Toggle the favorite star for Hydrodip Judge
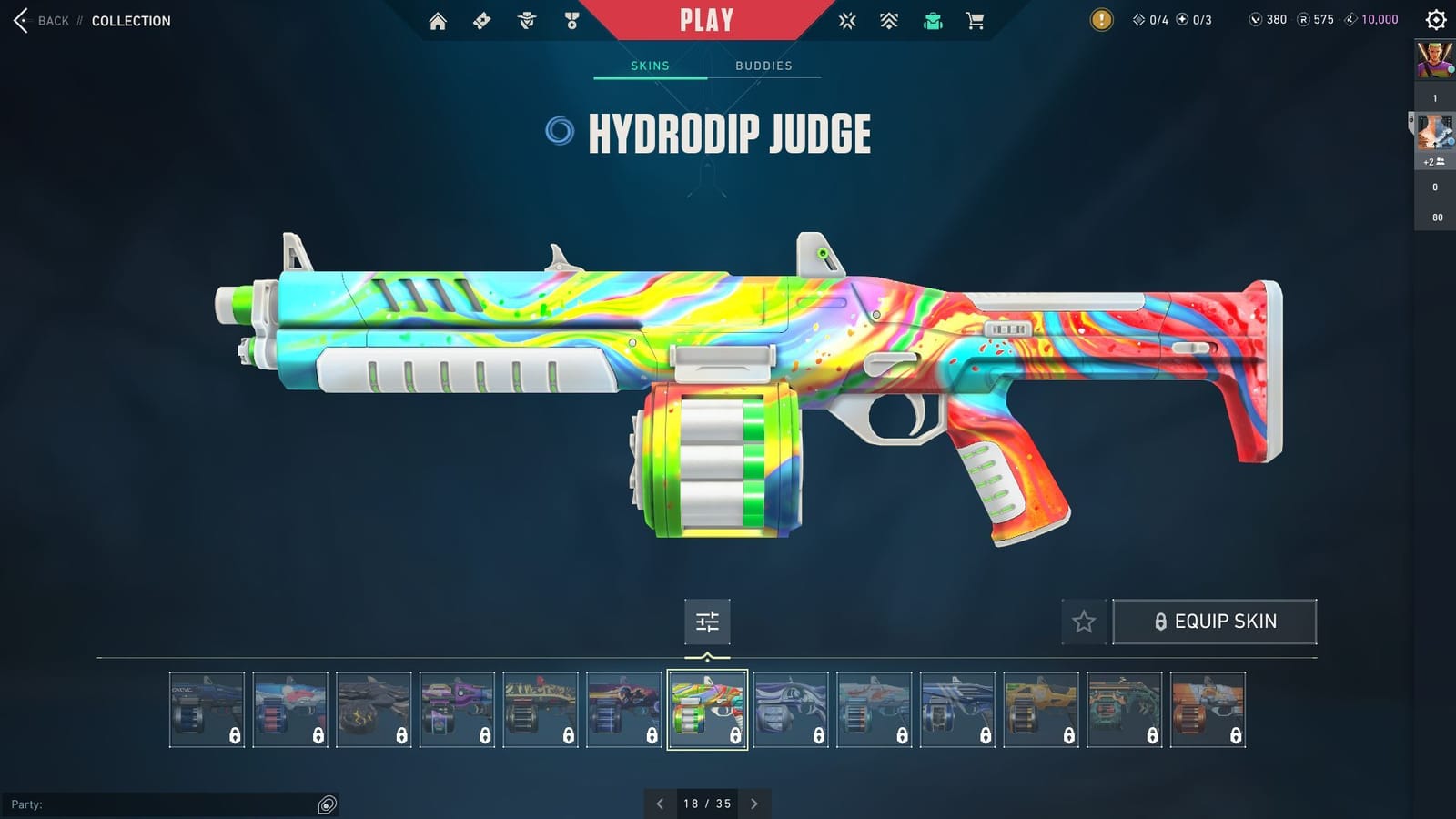 tap(1085, 622)
